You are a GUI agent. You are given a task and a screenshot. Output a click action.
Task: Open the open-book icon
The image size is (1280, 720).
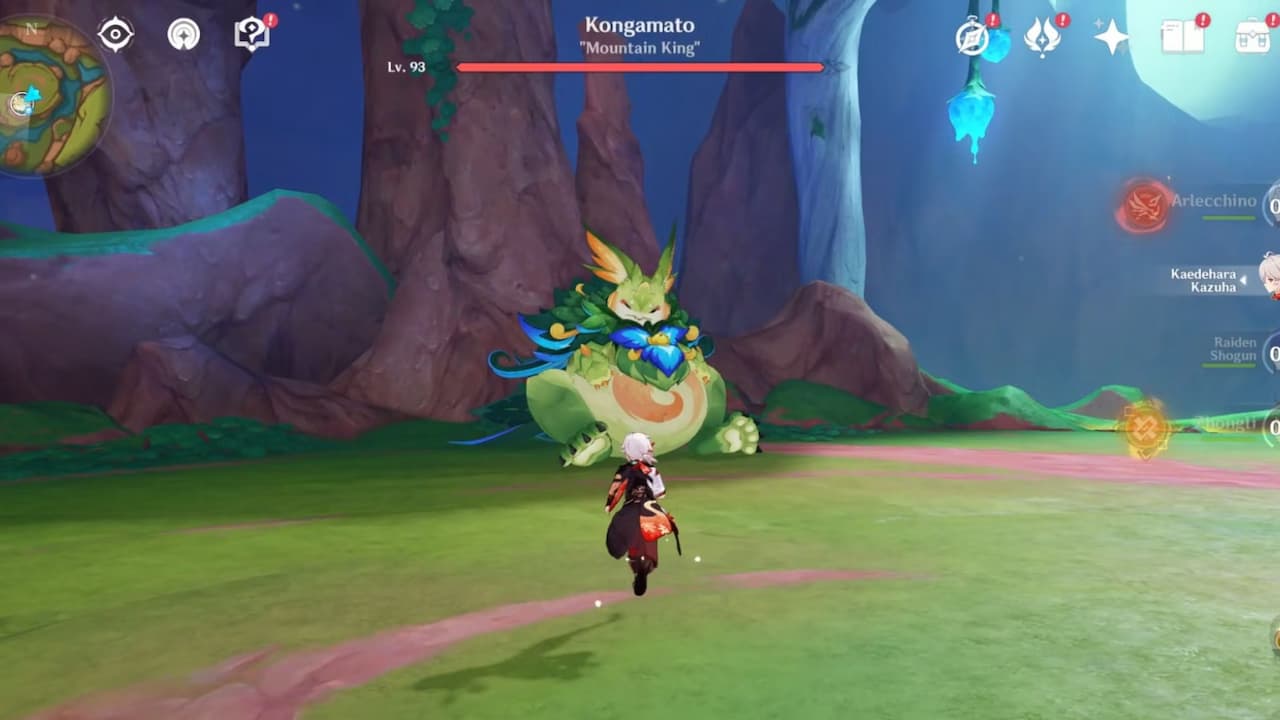pyautogui.click(x=1183, y=37)
